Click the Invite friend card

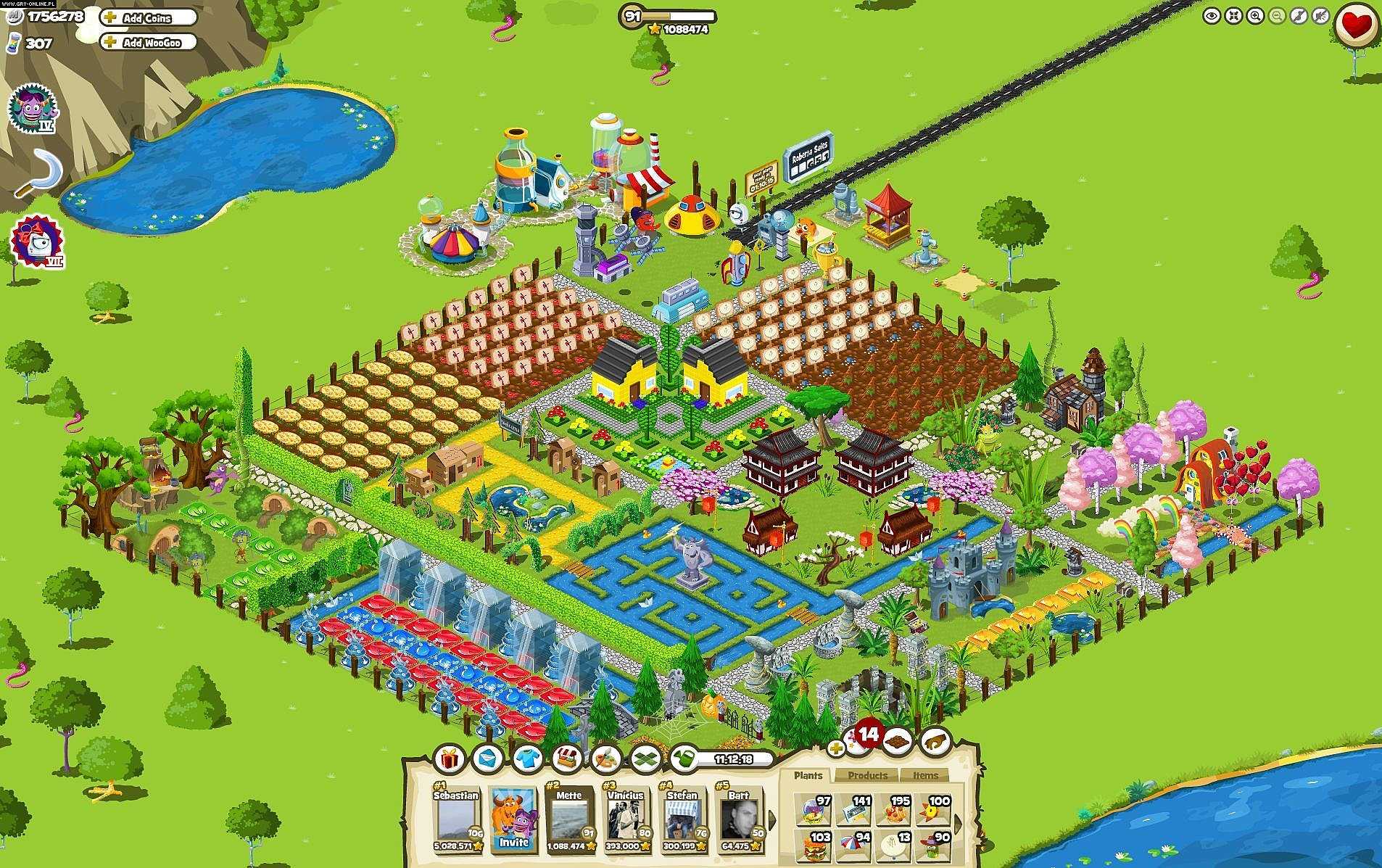513,819
